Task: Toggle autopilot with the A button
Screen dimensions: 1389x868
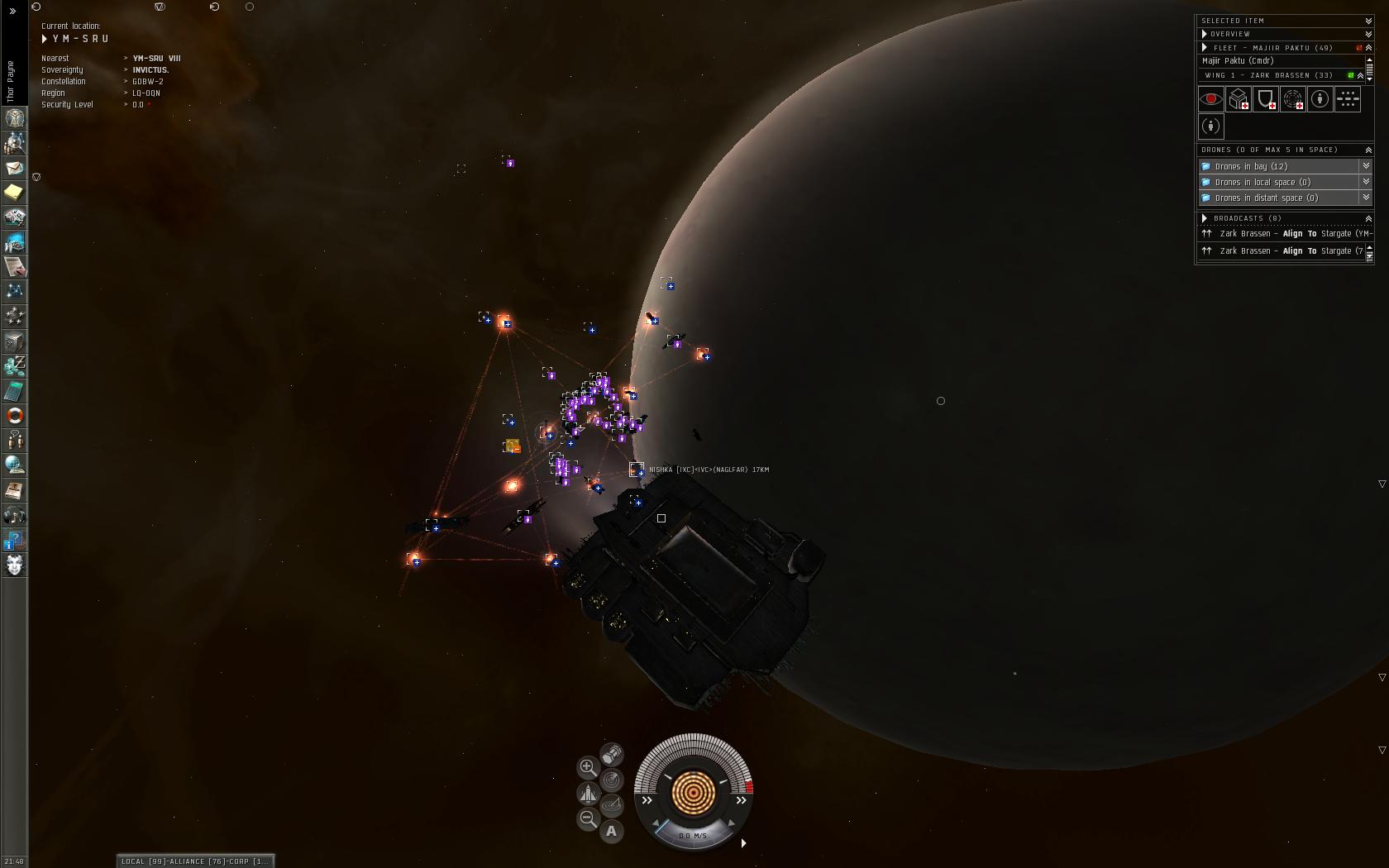Action: point(612,831)
